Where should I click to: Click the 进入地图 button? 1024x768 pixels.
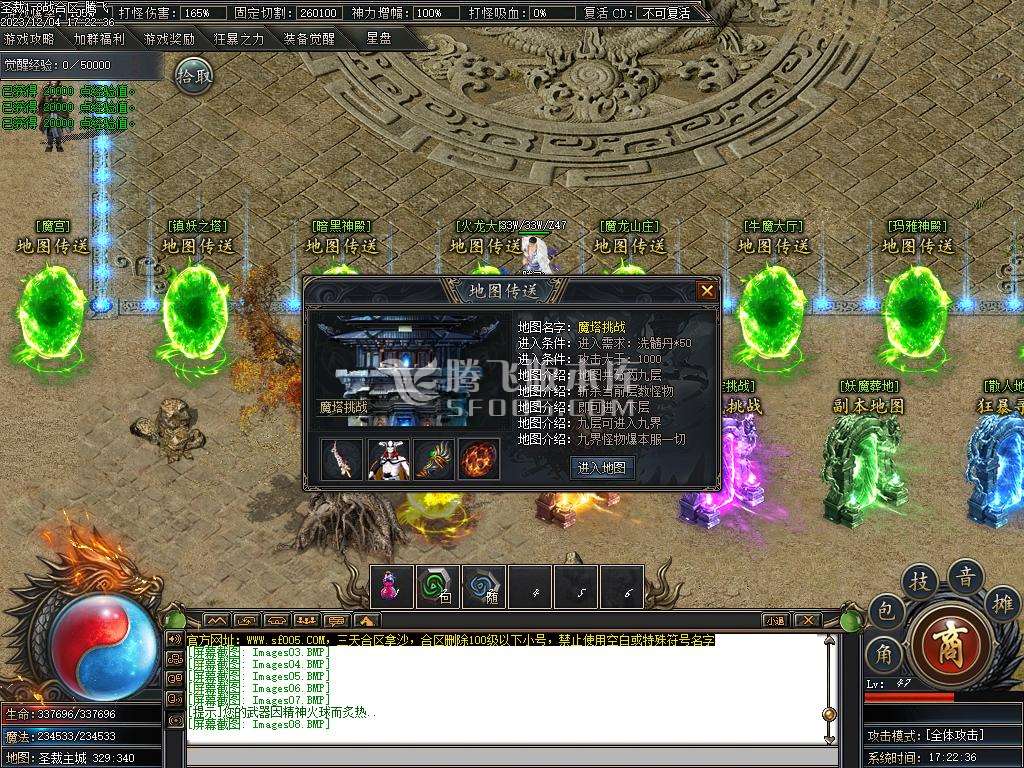[602, 467]
